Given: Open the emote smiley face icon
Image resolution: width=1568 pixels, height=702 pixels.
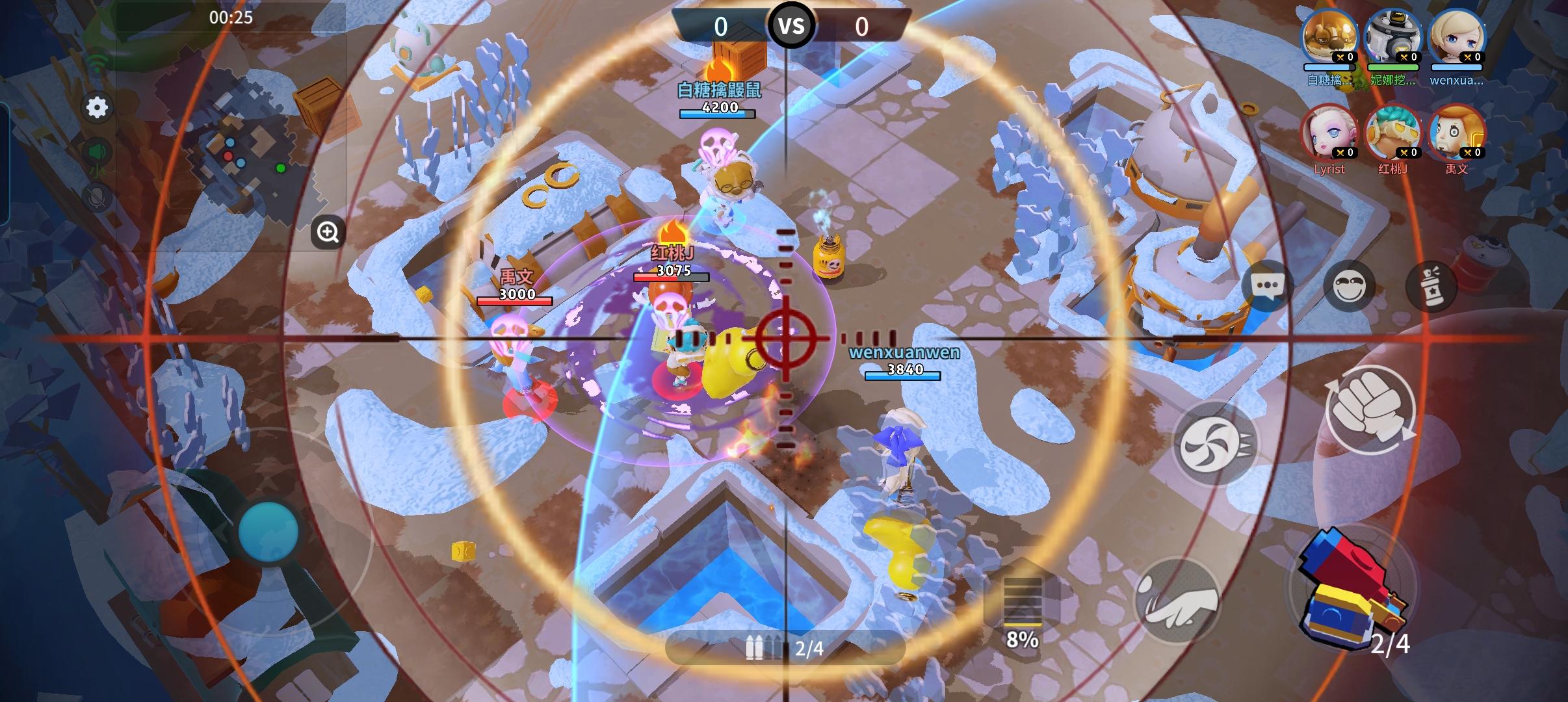Looking at the screenshot, I should [1350, 286].
